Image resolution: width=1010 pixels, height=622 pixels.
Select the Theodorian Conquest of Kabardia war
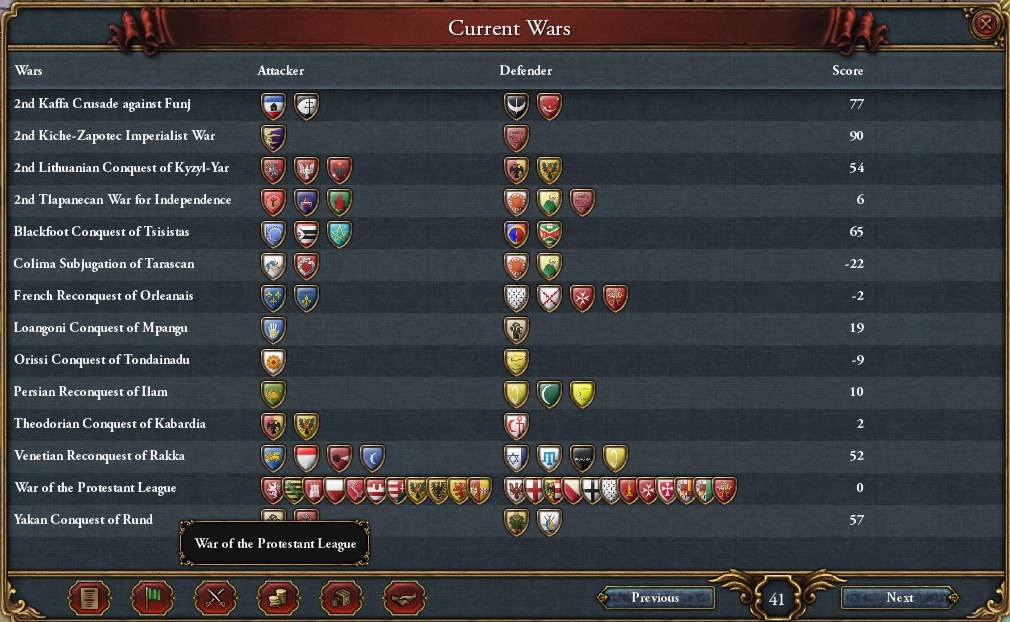click(110, 424)
